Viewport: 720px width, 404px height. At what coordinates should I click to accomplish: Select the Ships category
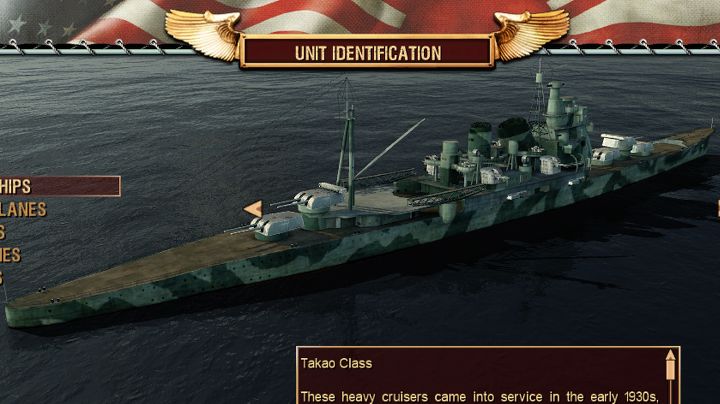40,186
